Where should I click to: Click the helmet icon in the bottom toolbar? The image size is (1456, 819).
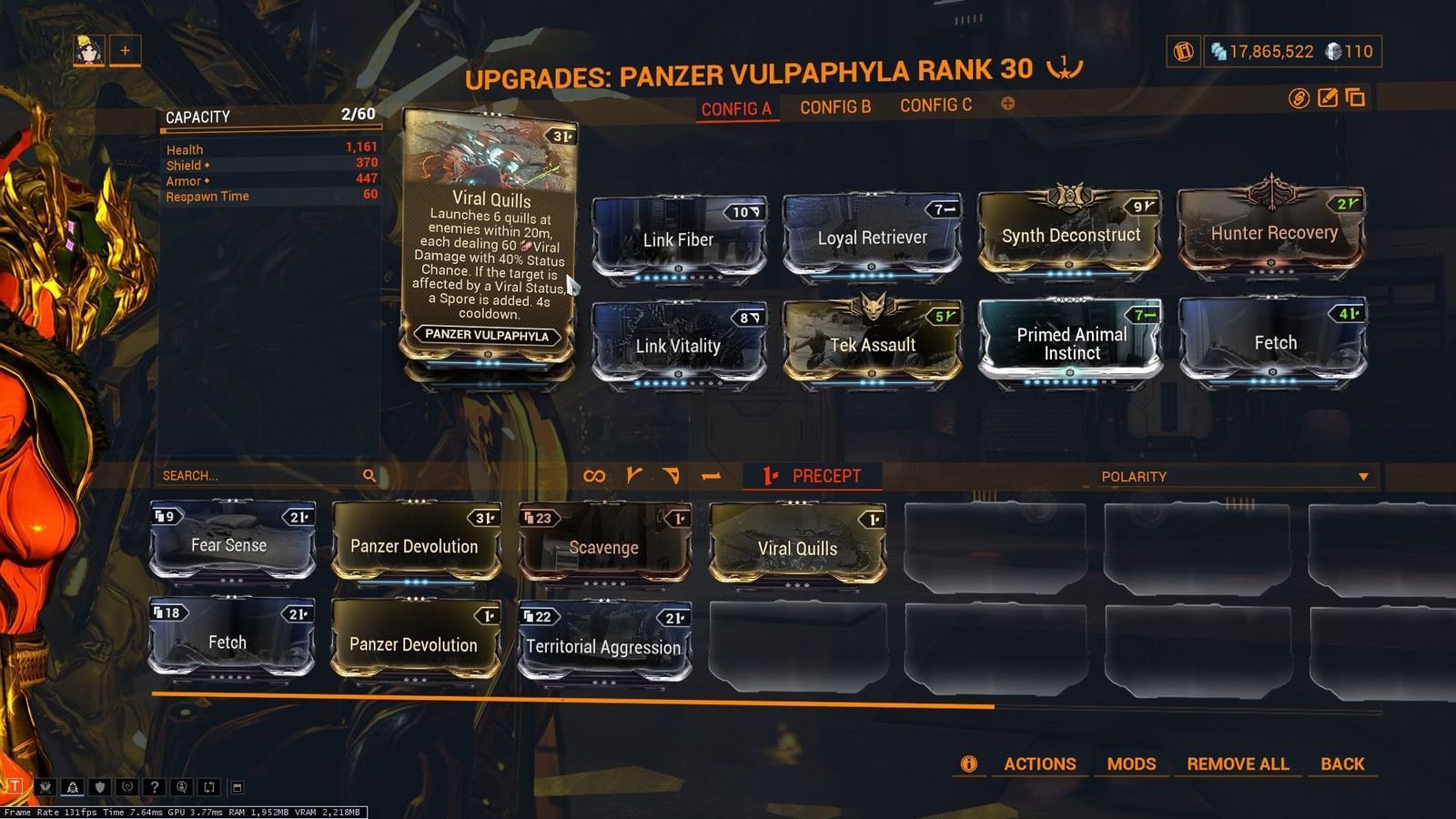coord(74,784)
